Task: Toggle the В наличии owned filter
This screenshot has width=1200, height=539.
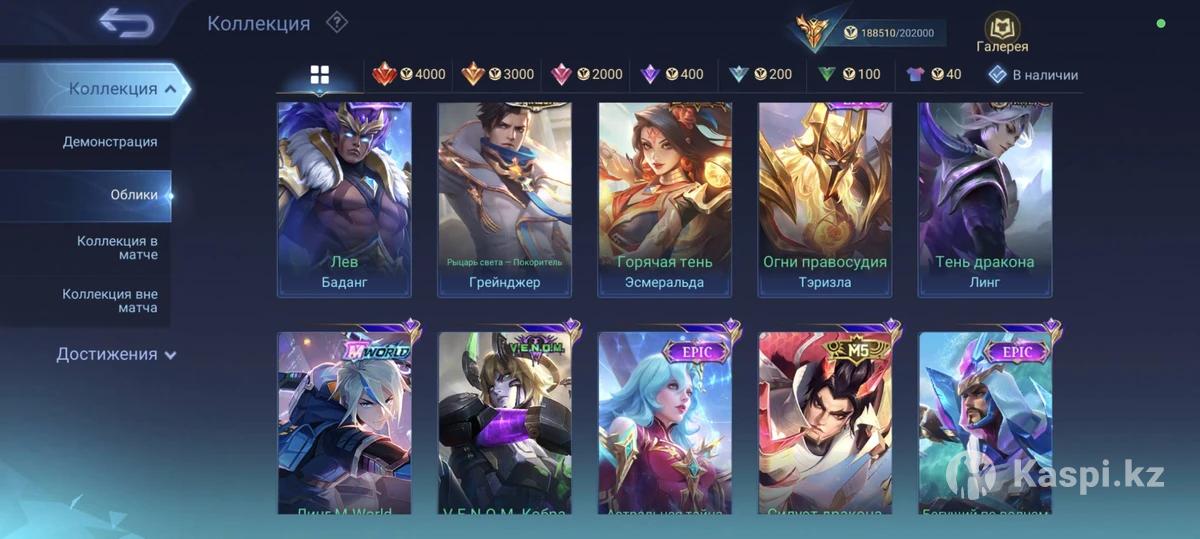Action: pos(1033,74)
